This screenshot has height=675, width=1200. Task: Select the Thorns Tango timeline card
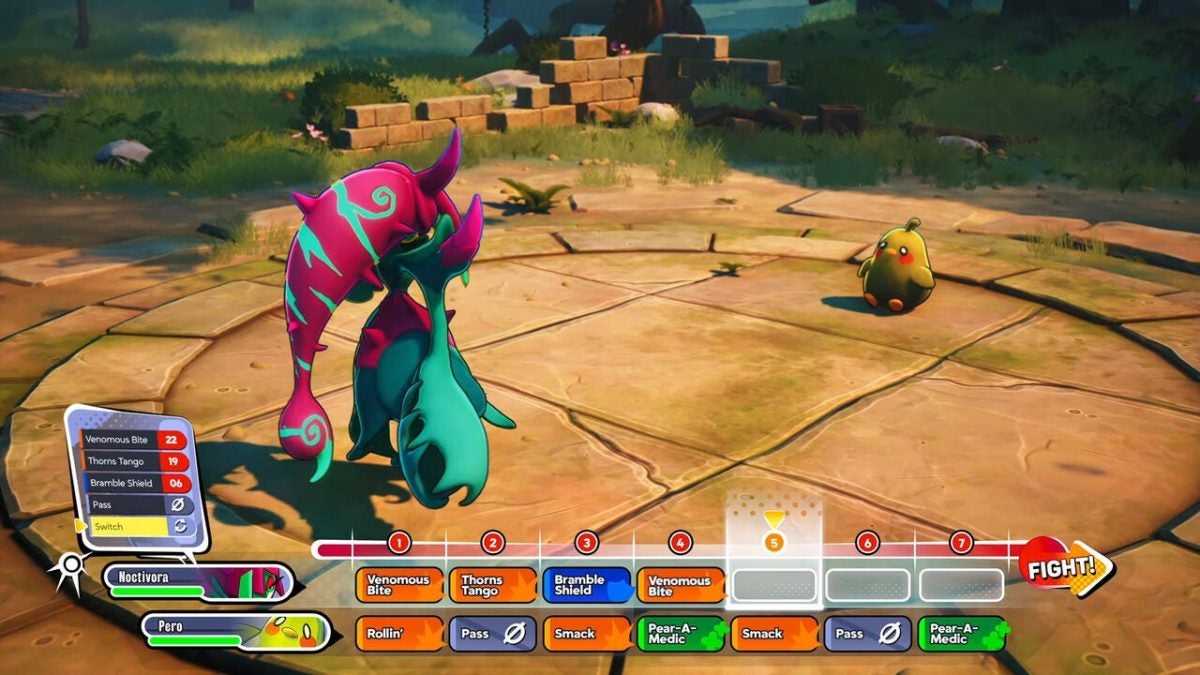coord(492,585)
